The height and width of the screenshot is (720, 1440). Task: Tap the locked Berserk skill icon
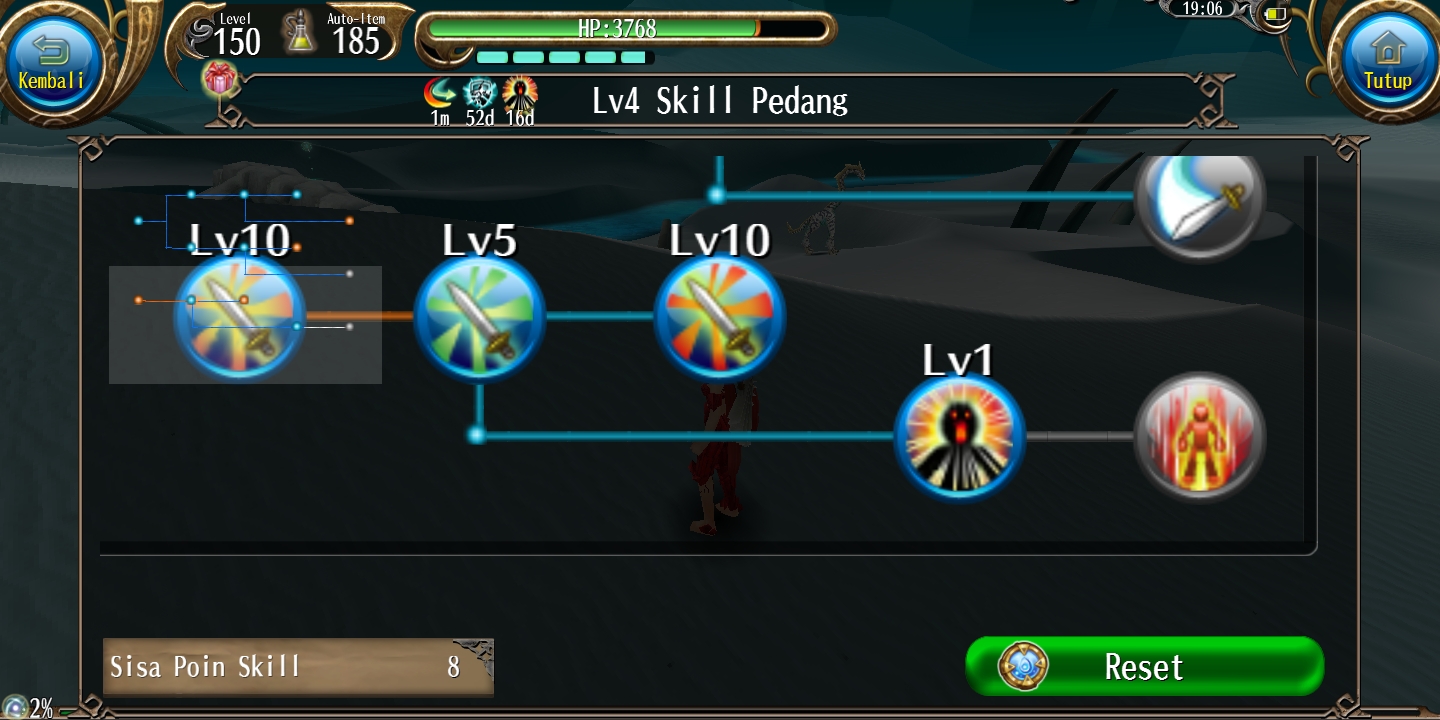pos(1200,436)
